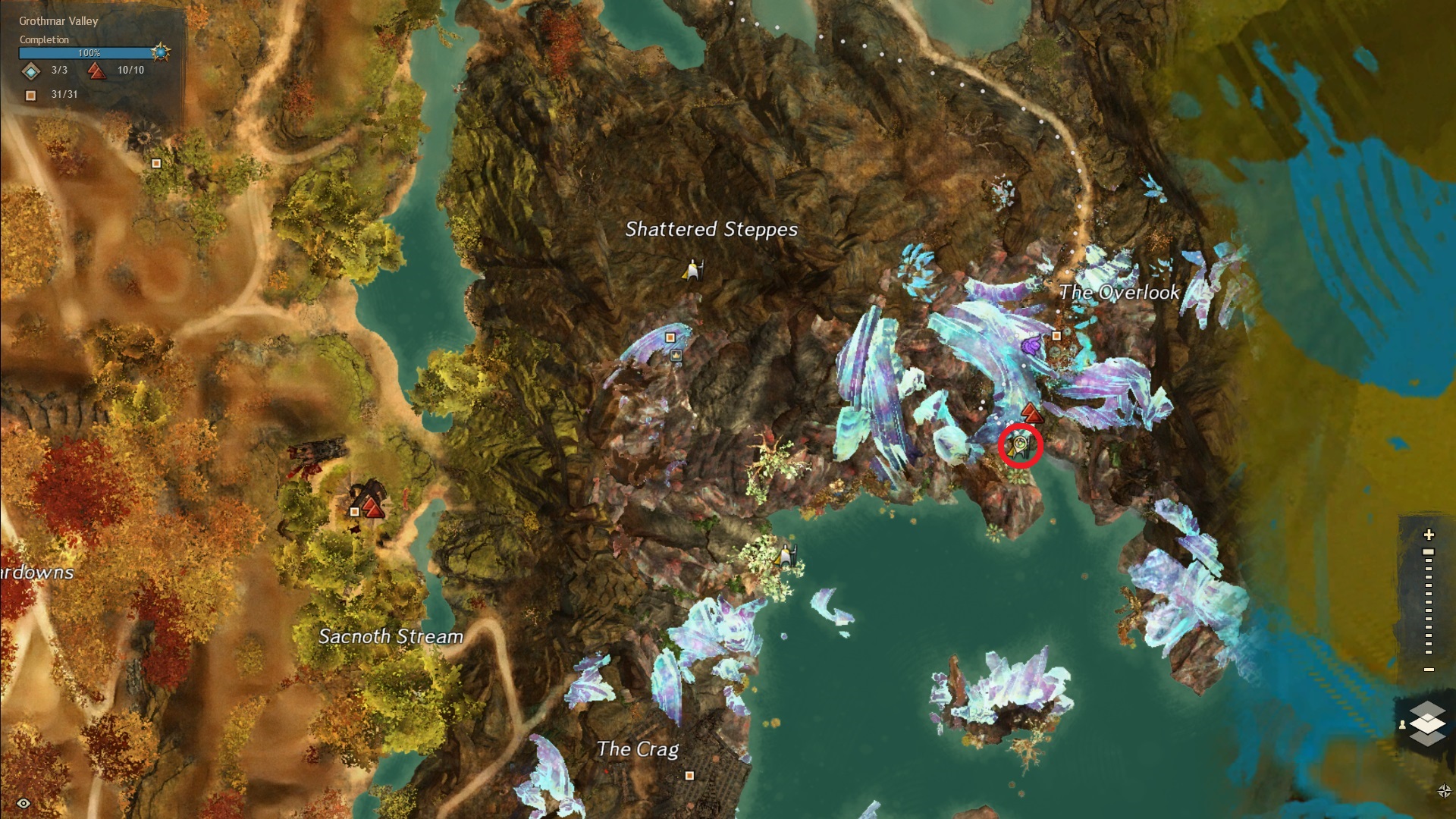This screenshot has height=819, width=1456.
Task: Select the red-circled marker near The Overlook
Action: pyautogui.click(x=1020, y=446)
